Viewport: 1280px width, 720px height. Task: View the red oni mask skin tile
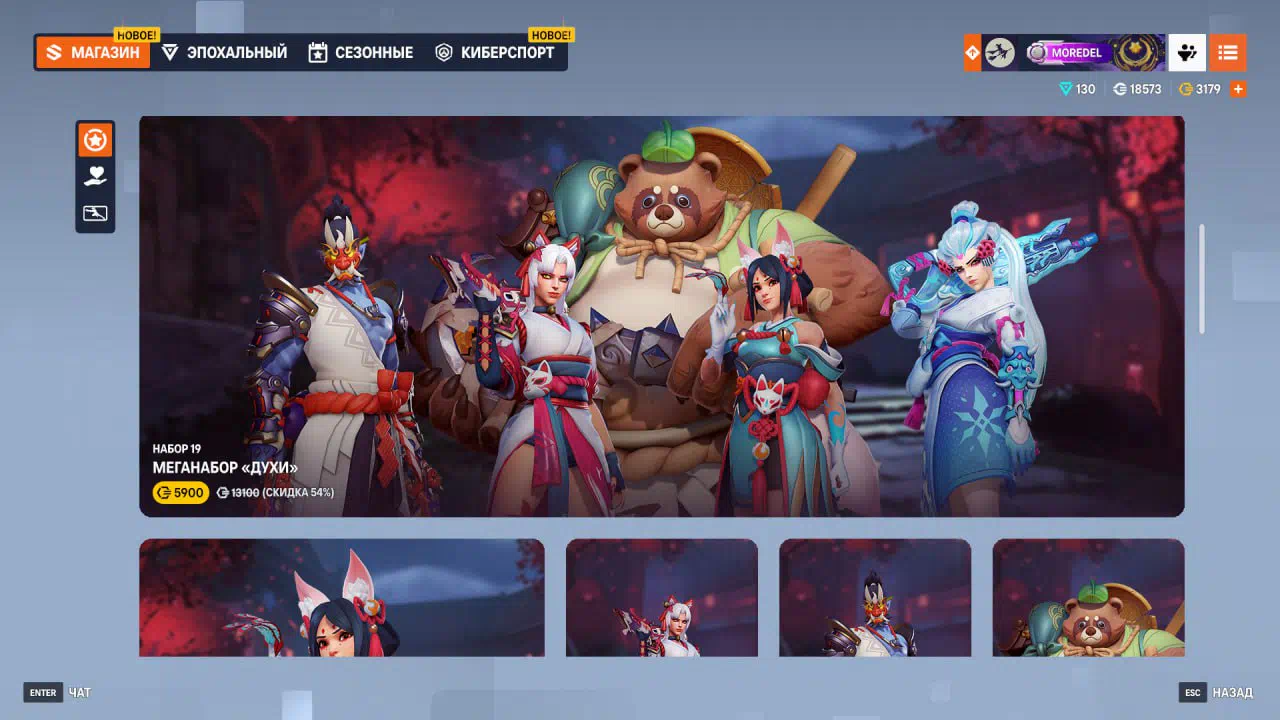pos(874,598)
